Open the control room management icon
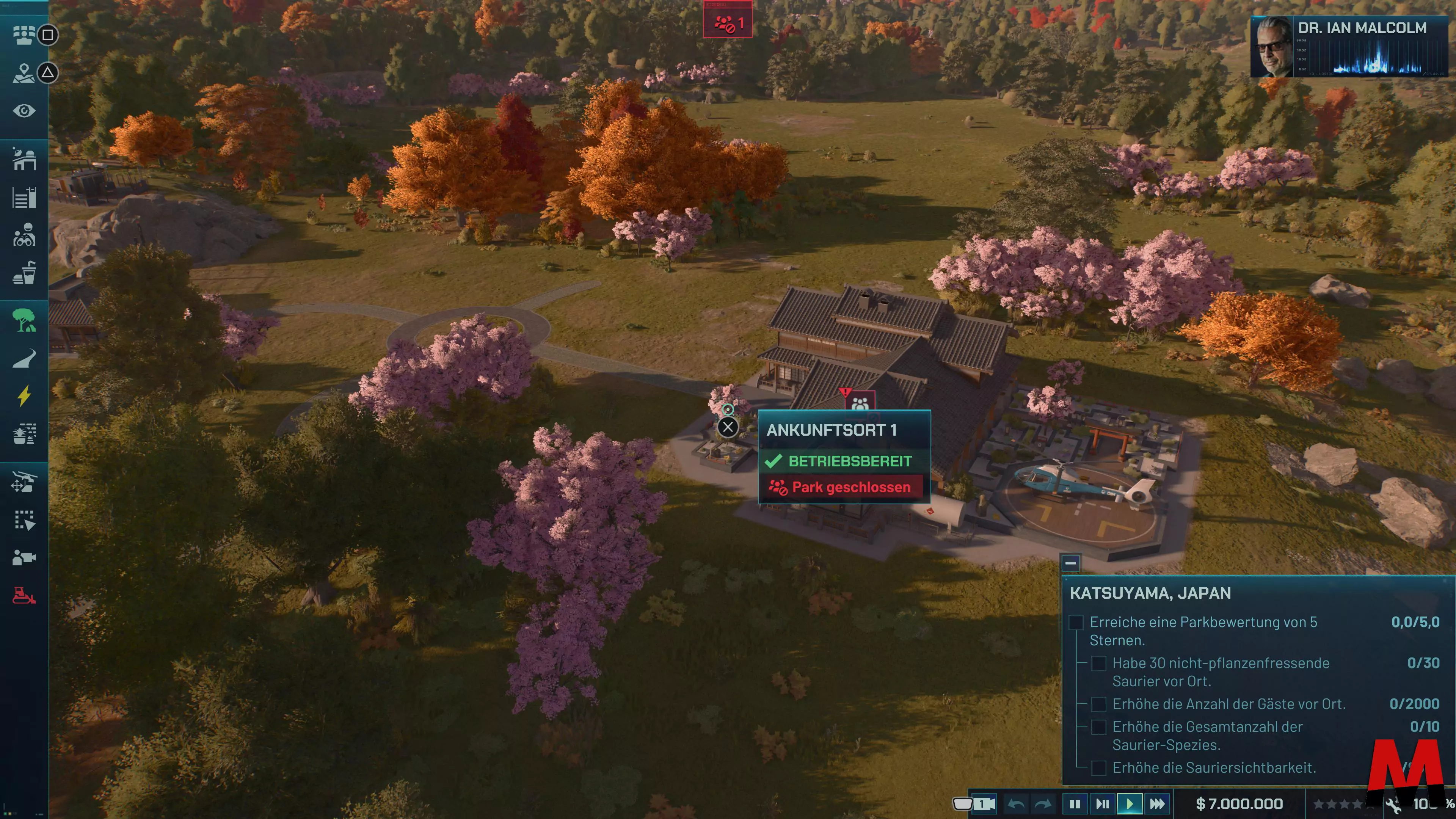Screen dimensions: 1456x819 pyautogui.click(x=24, y=35)
